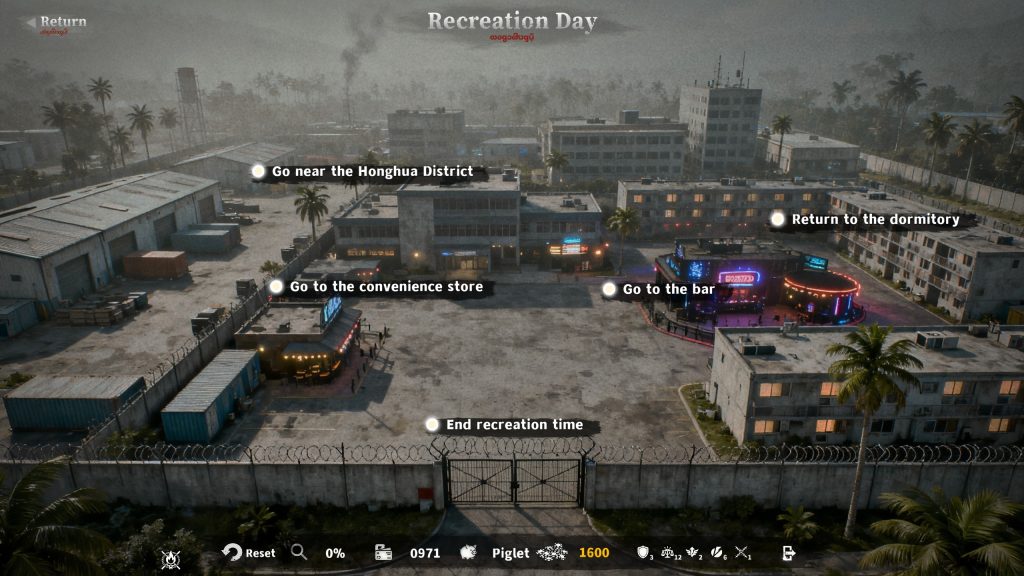Select the ID card icon
Viewport: 1024px width, 576px height.
[x=383, y=553]
